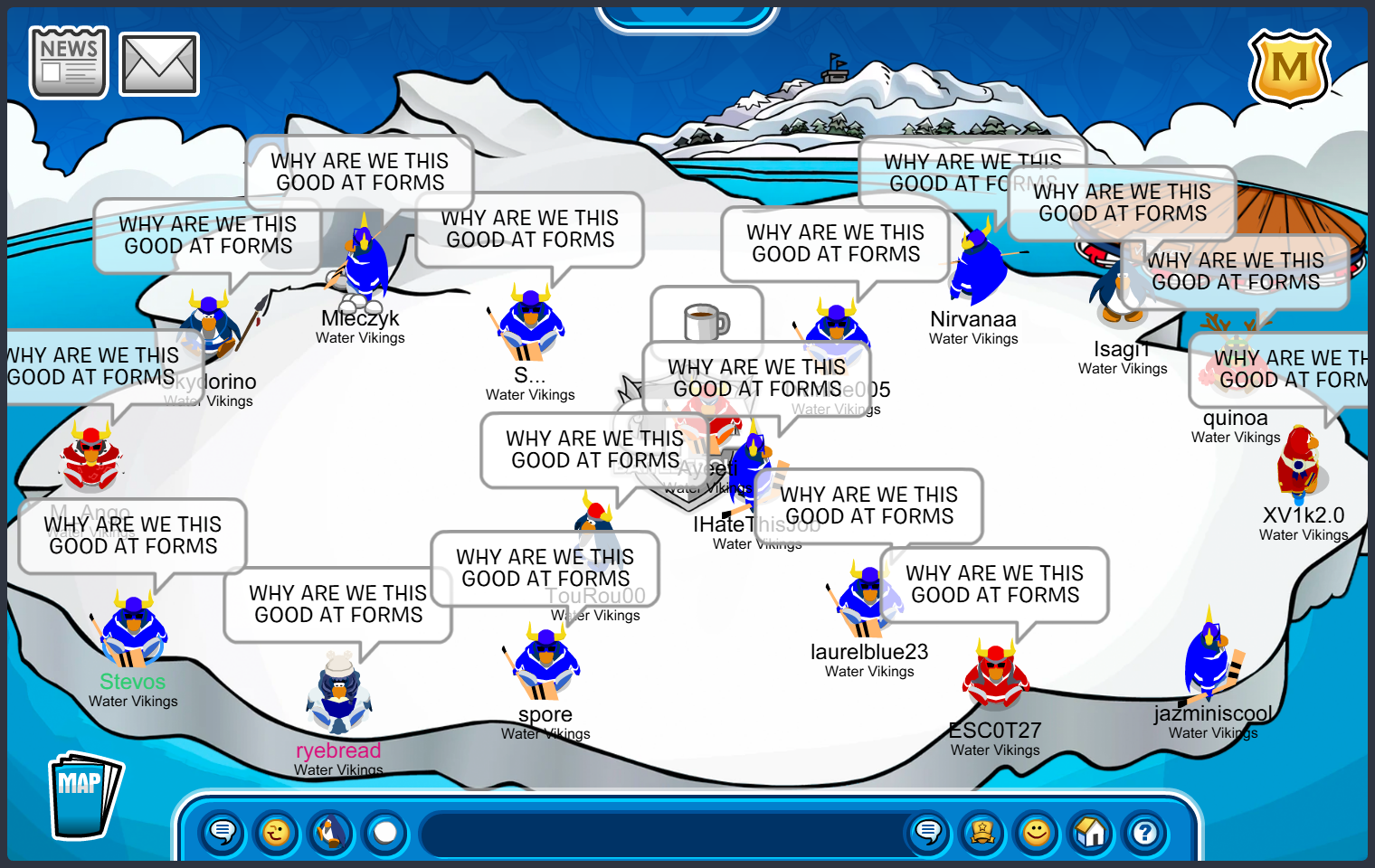Expand the blue pull-down tab at top

click(687, 16)
